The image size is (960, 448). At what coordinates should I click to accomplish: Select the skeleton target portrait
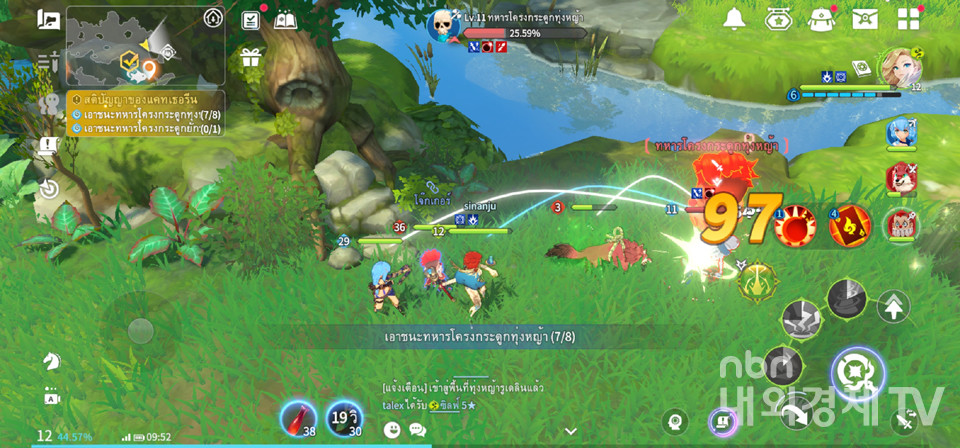point(443,25)
